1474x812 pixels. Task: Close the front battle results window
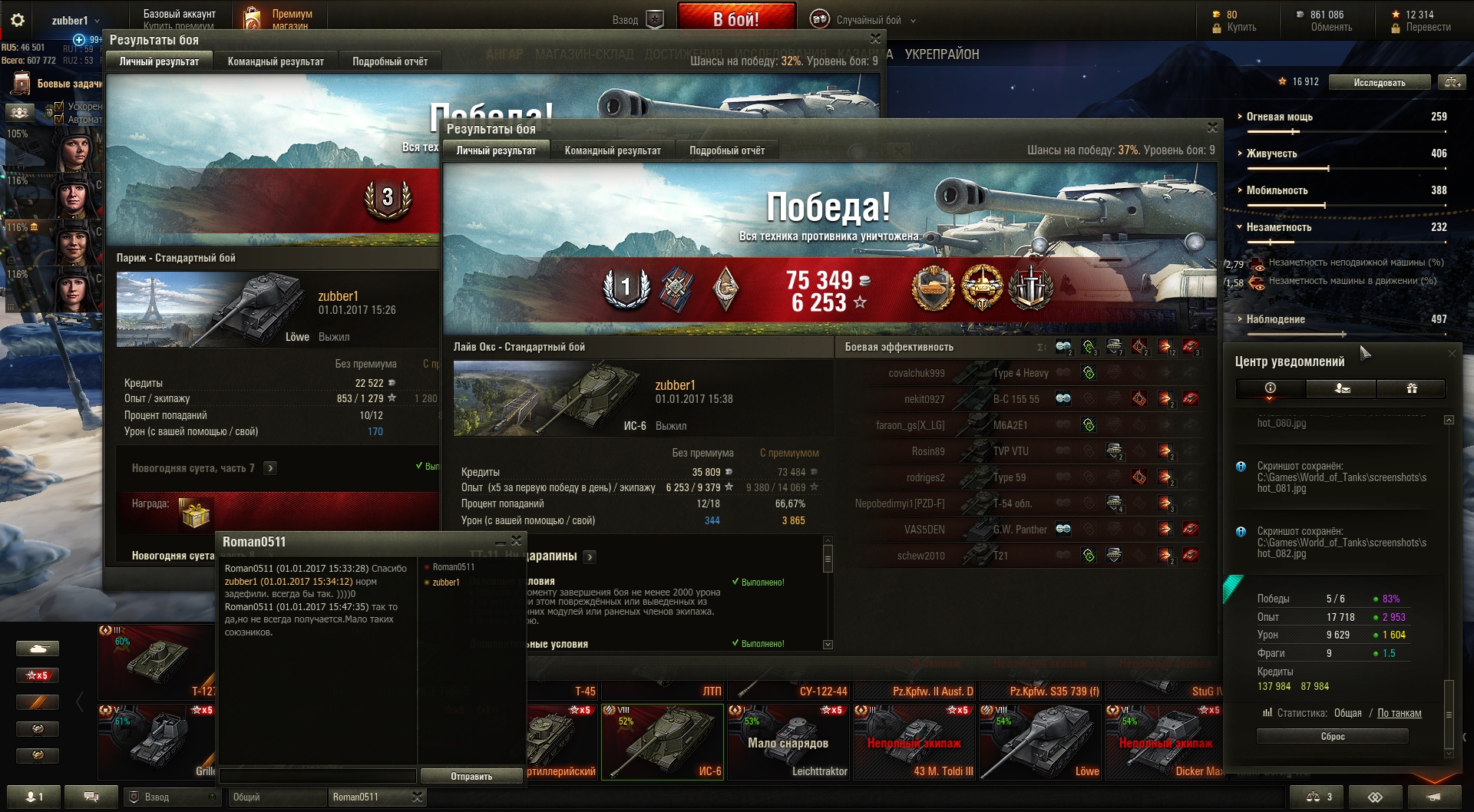click(1212, 127)
